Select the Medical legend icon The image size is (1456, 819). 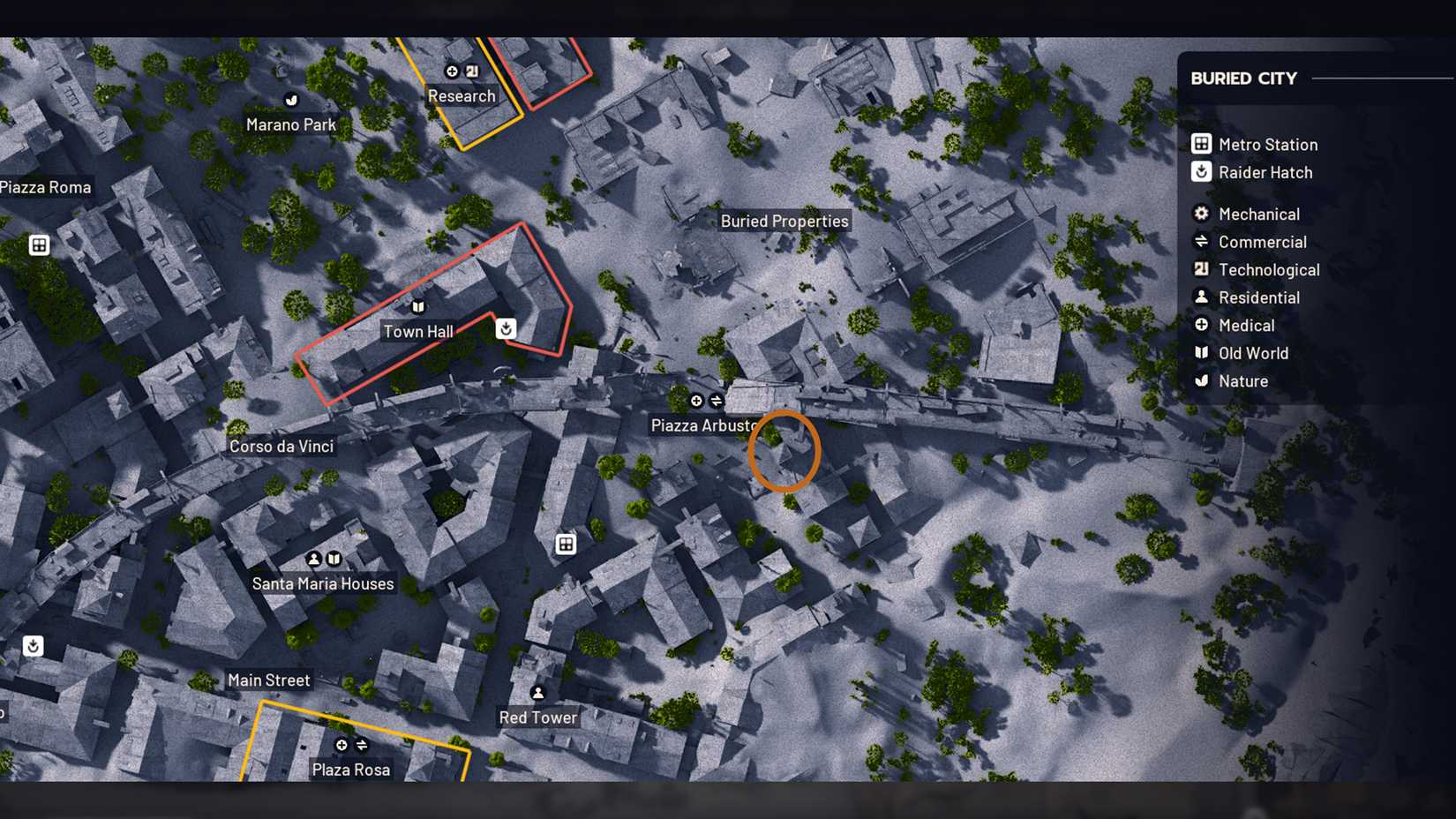tap(1200, 325)
